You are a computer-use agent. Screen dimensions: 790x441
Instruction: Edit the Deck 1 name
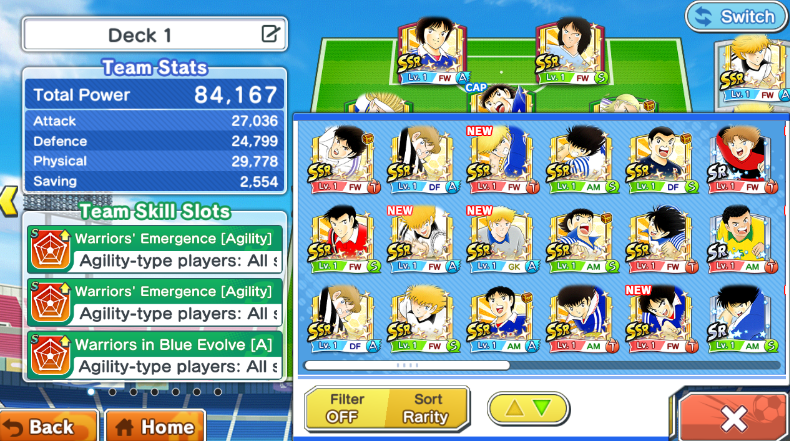(x=270, y=34)
